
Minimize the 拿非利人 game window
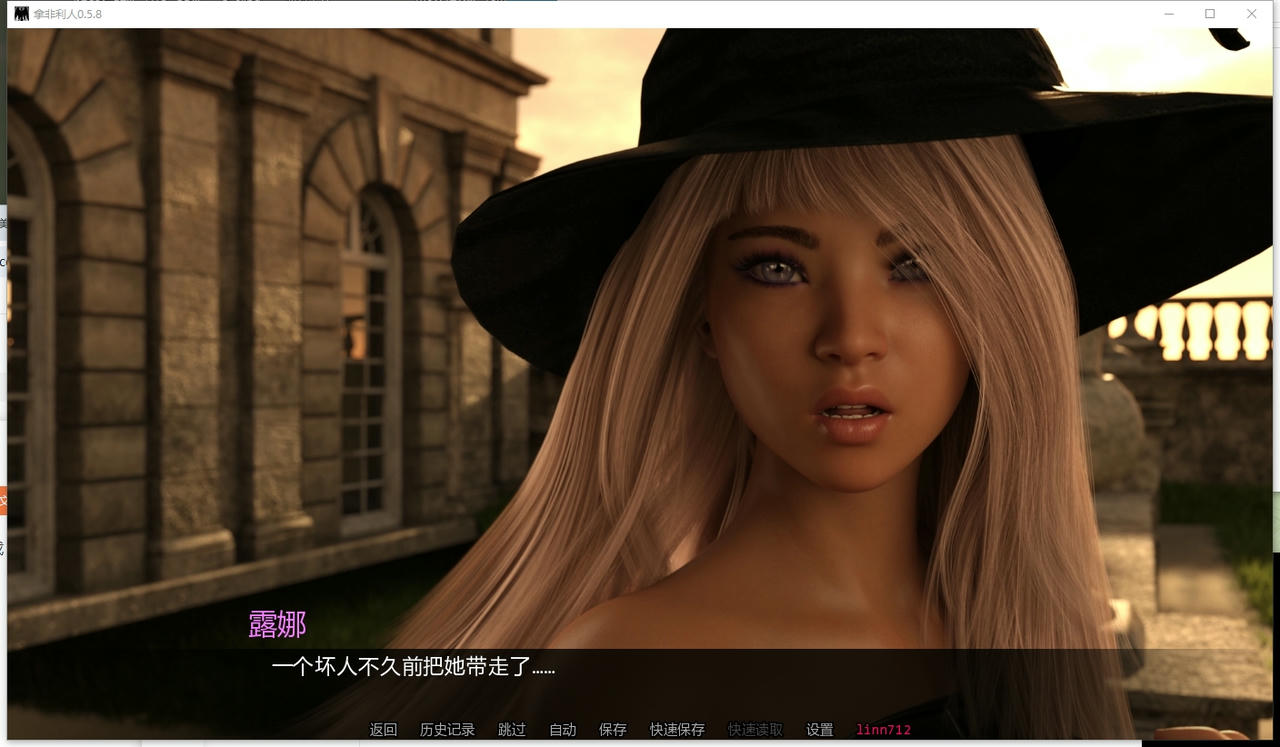[x=1168, y=14]
